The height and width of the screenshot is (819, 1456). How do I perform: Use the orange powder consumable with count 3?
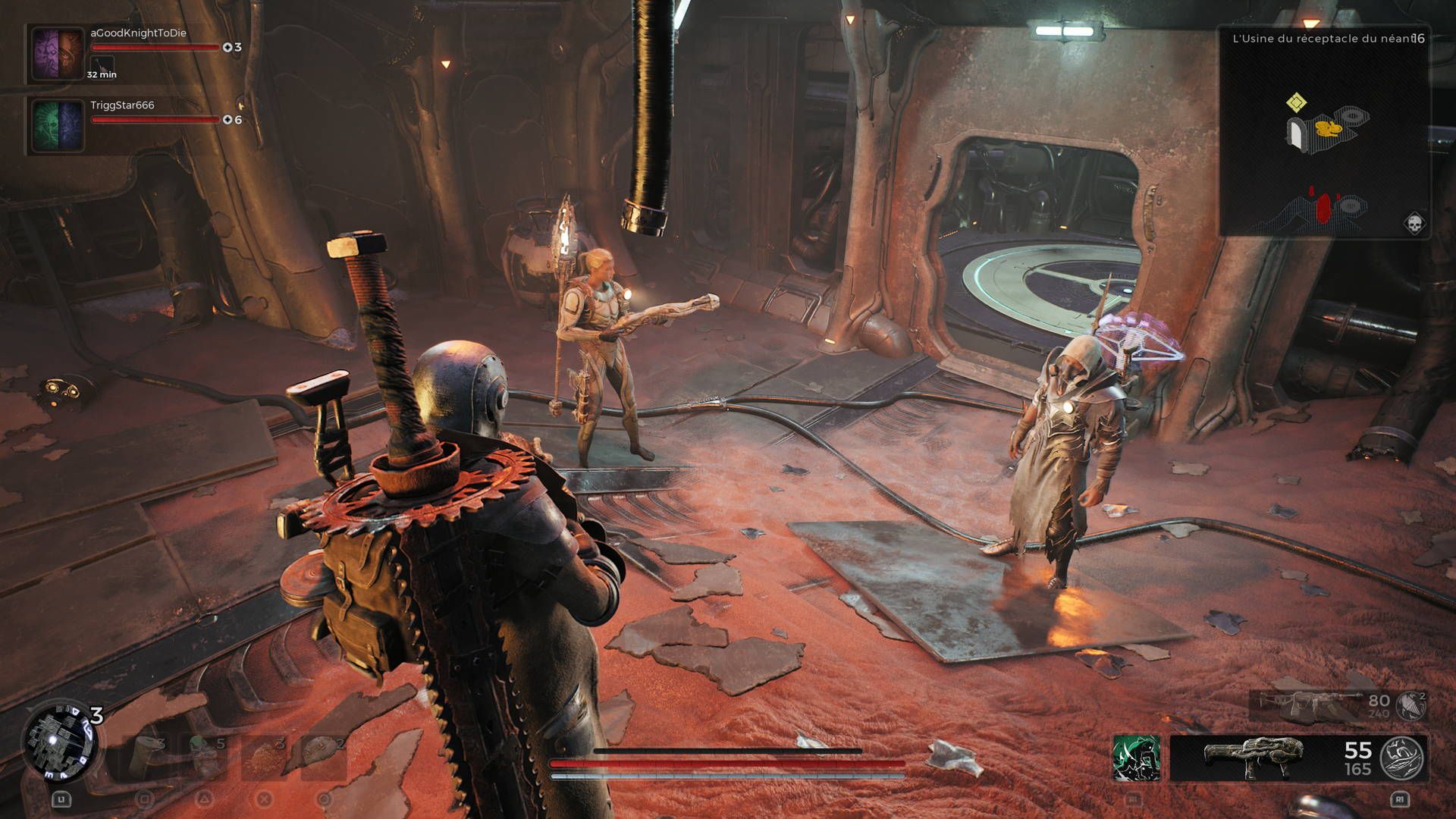[x=263, y=757]
